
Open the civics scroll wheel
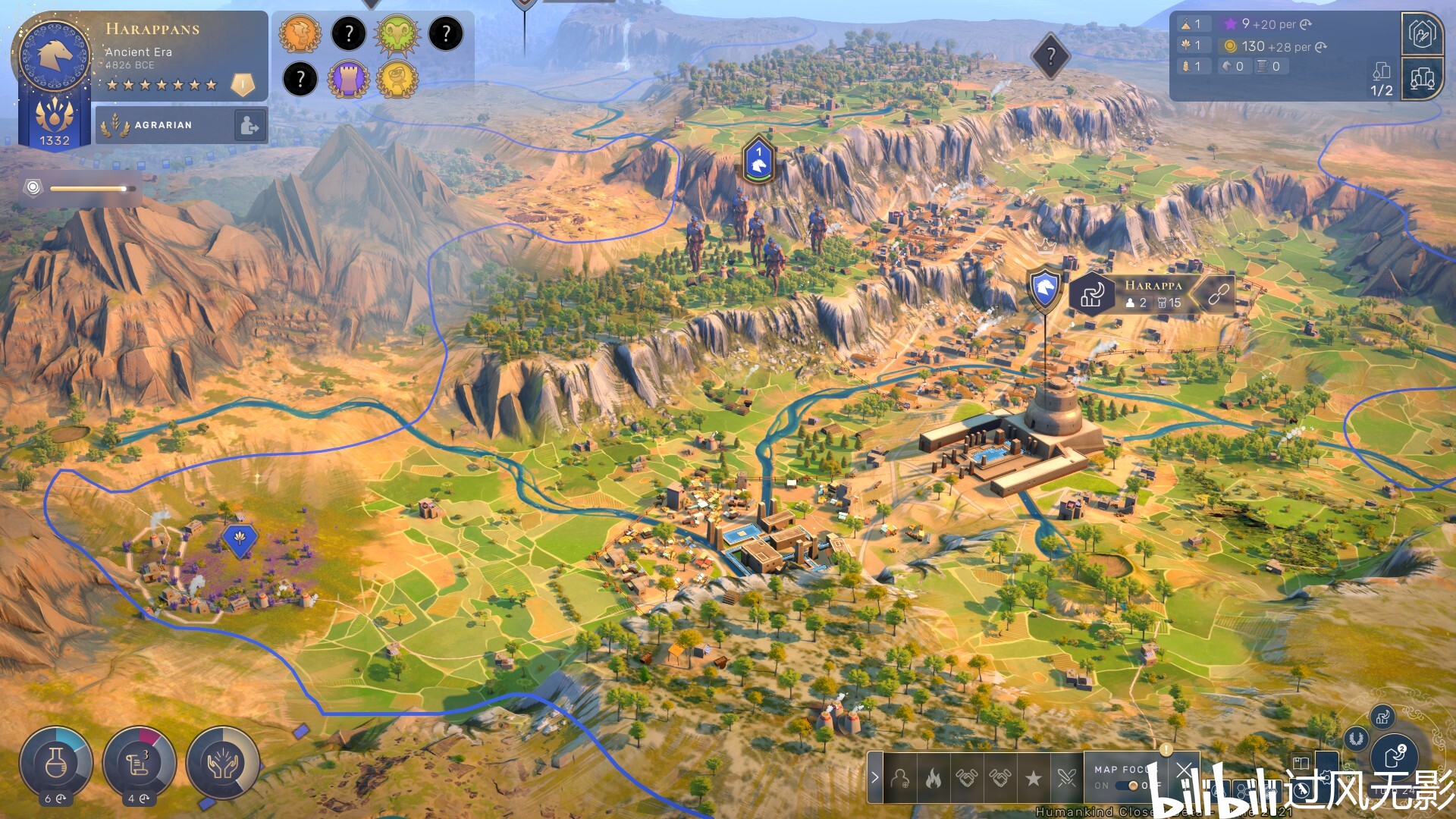(140, 763)
